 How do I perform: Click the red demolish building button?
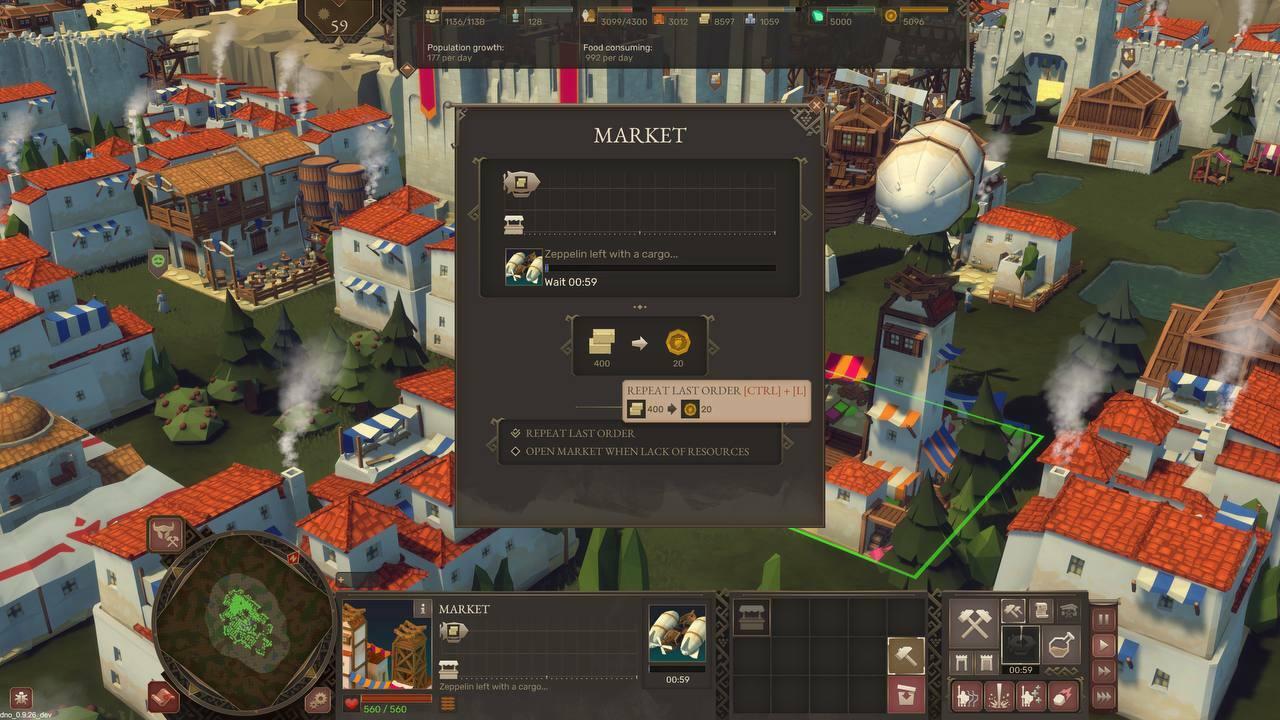[906, 693]
